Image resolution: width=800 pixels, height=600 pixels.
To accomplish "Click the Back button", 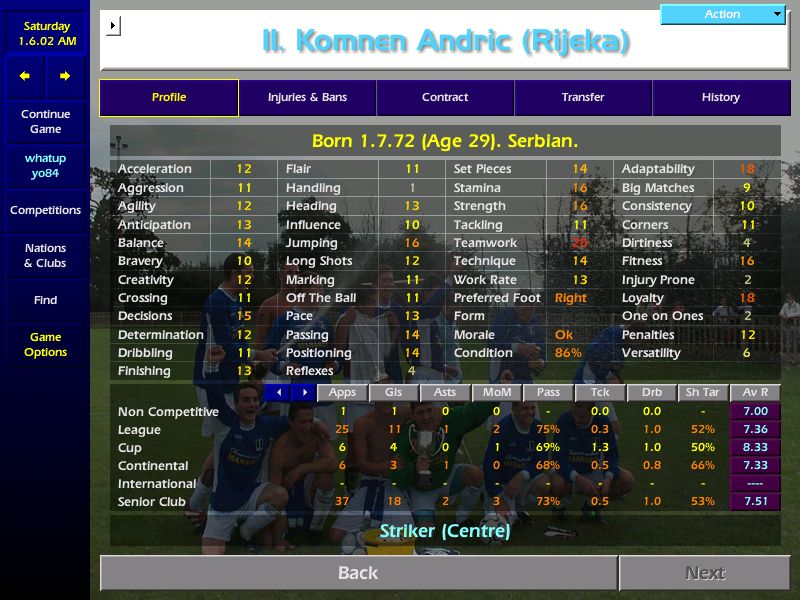I will click(x=358, y=573).
